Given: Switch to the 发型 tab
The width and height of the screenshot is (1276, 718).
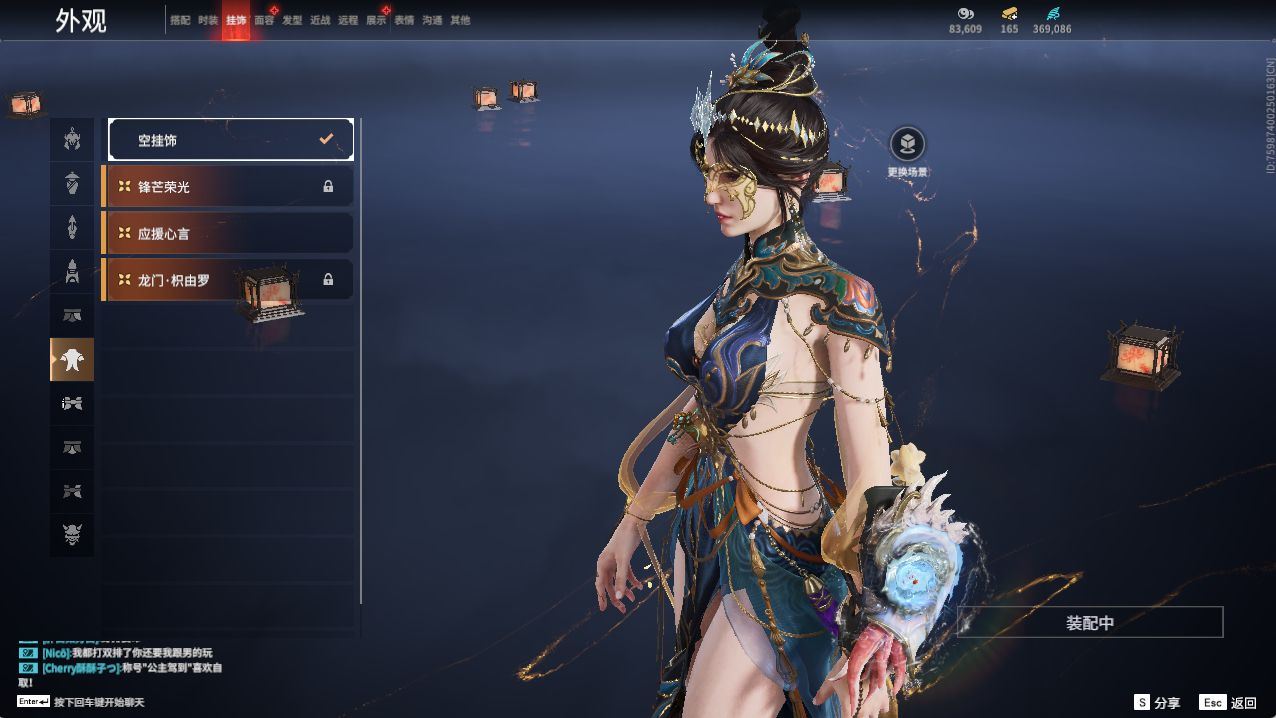Looking at the screenshot, I should tap(292, 20).
